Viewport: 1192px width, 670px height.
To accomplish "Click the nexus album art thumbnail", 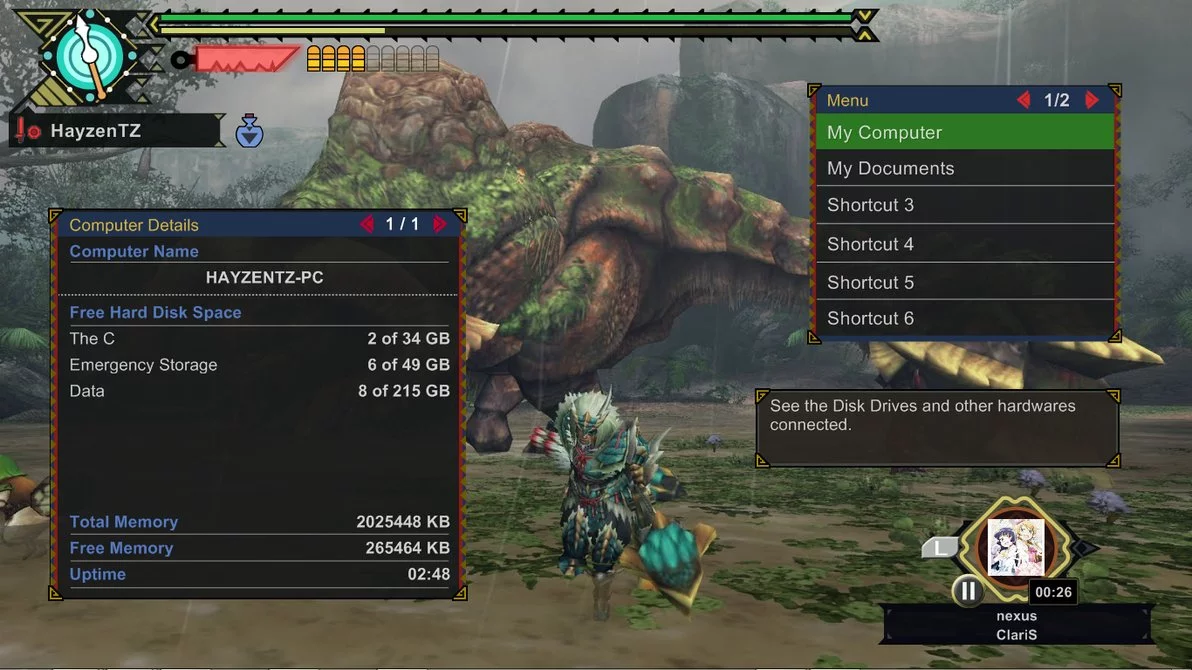I will (1015, 547).
